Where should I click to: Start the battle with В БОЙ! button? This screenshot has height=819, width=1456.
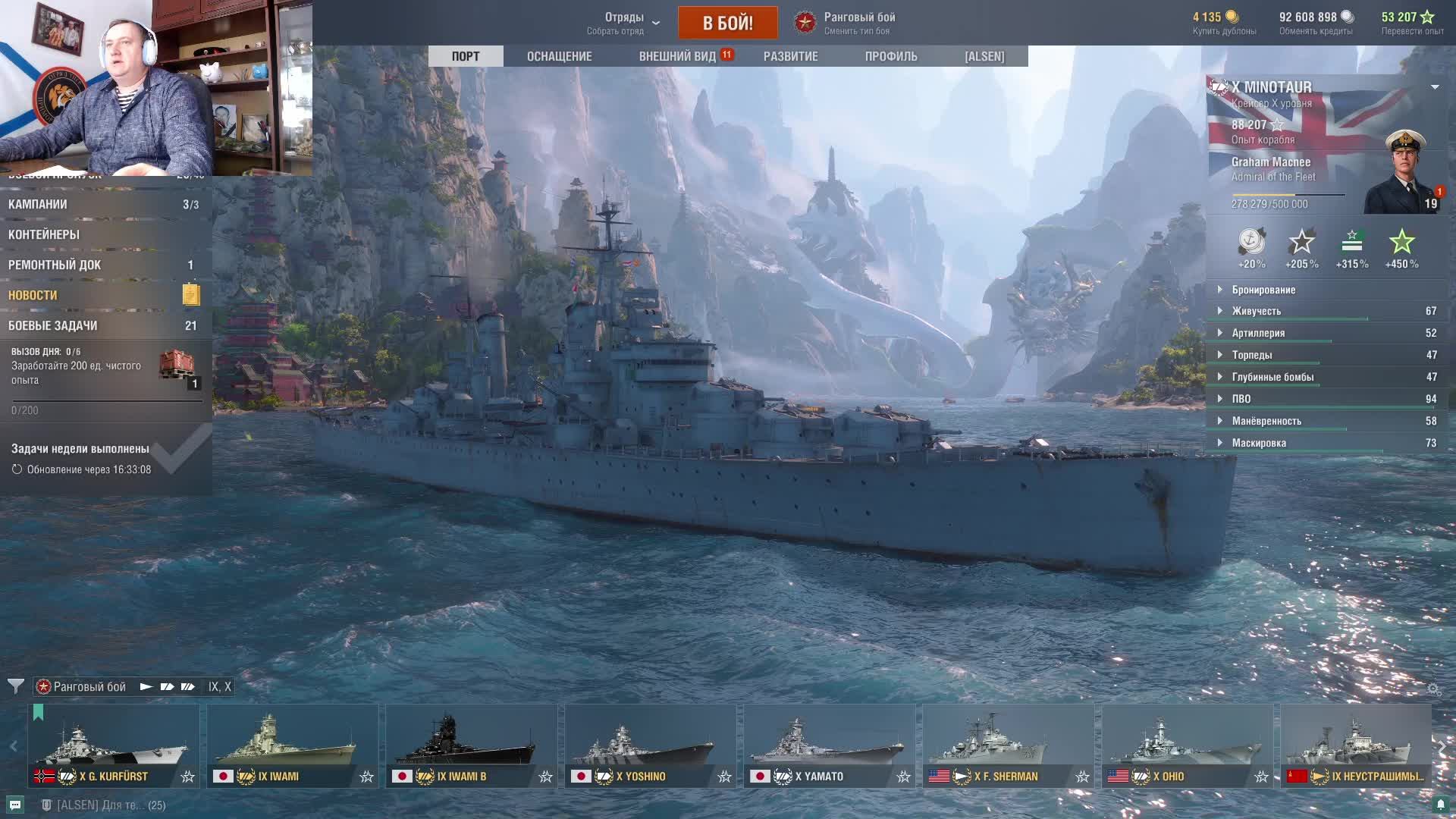[727, 23]
